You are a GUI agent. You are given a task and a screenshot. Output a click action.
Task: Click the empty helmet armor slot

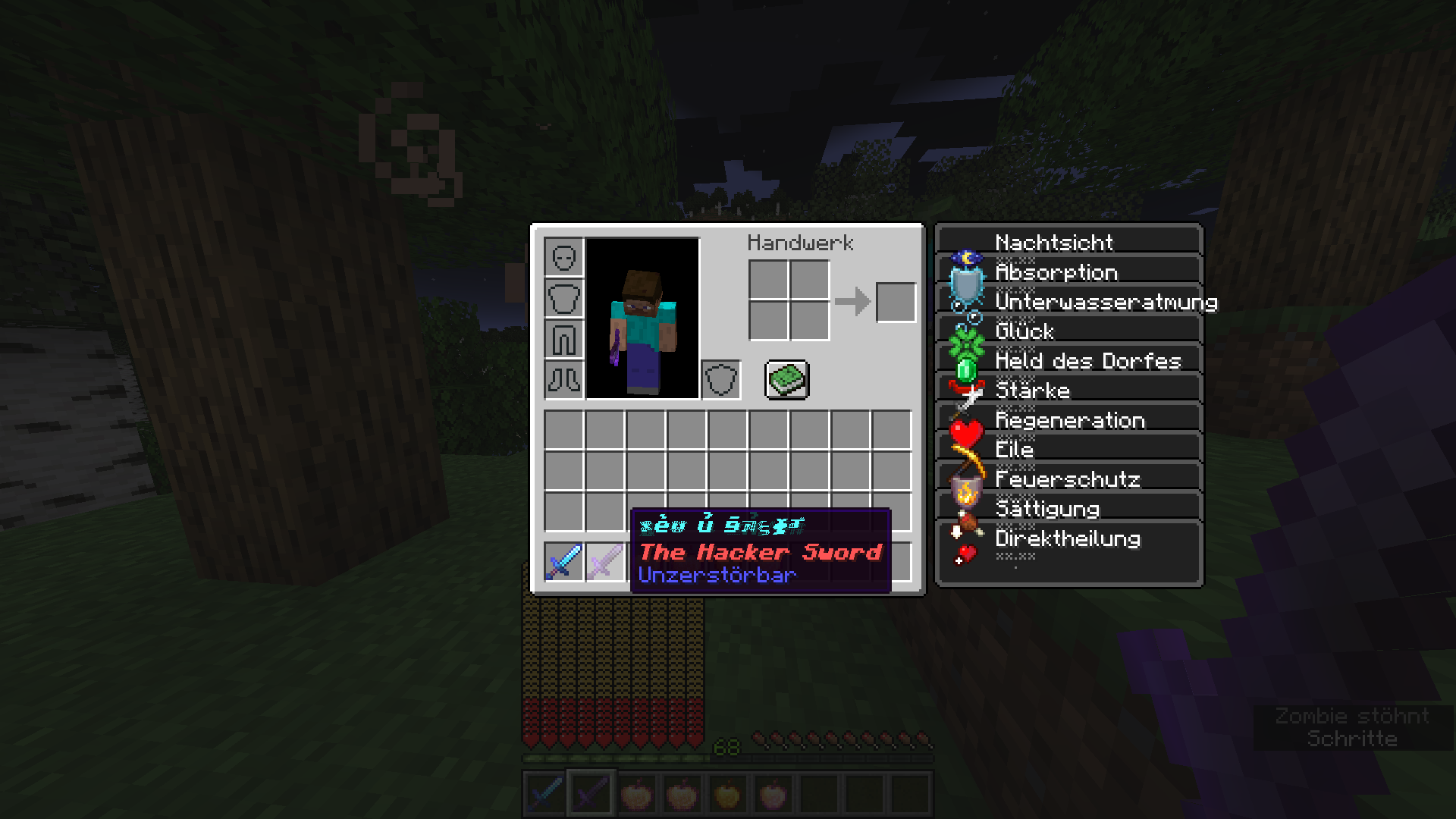[563, 256]
